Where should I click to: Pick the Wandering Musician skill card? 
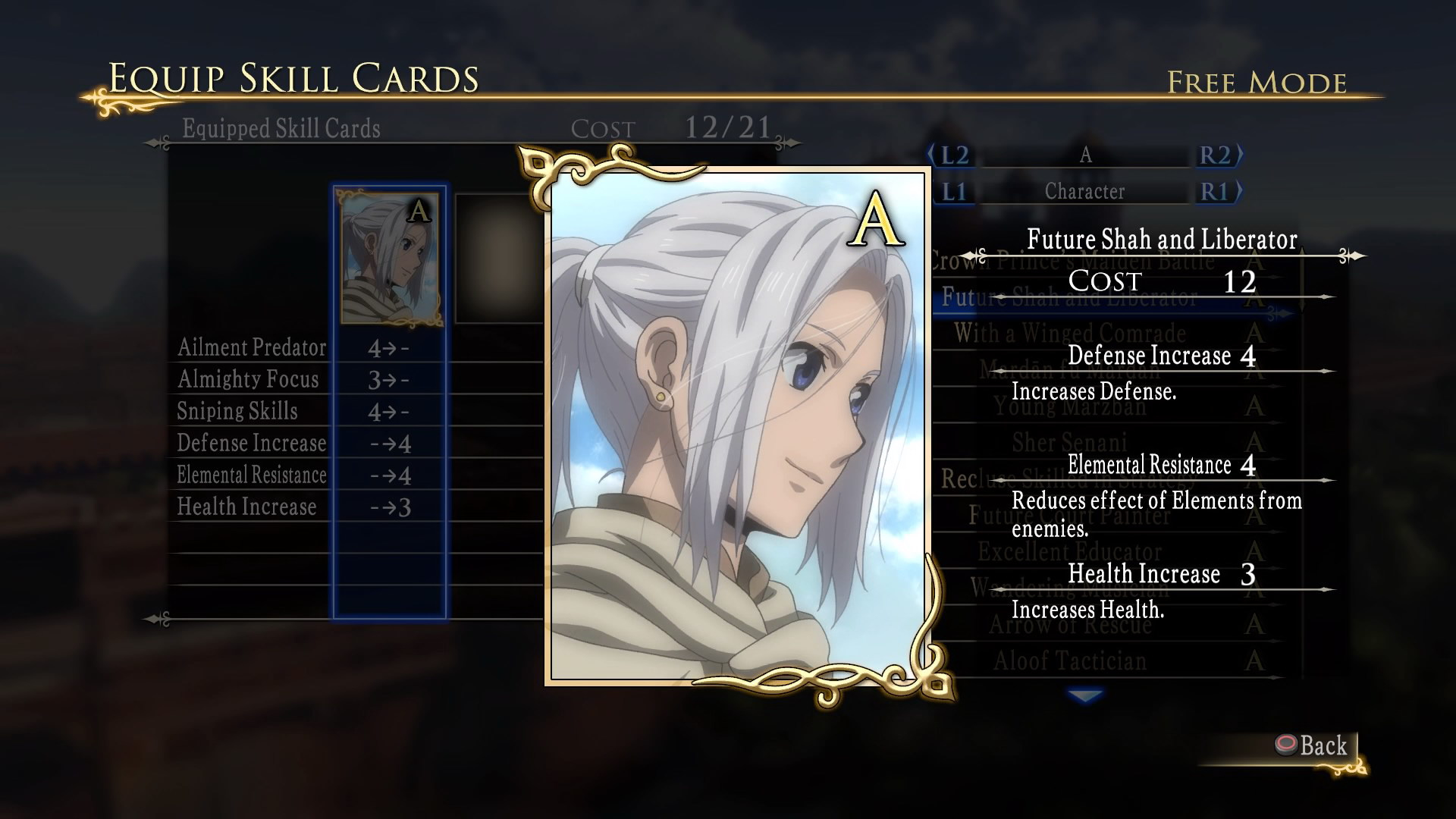[1069, 588]
